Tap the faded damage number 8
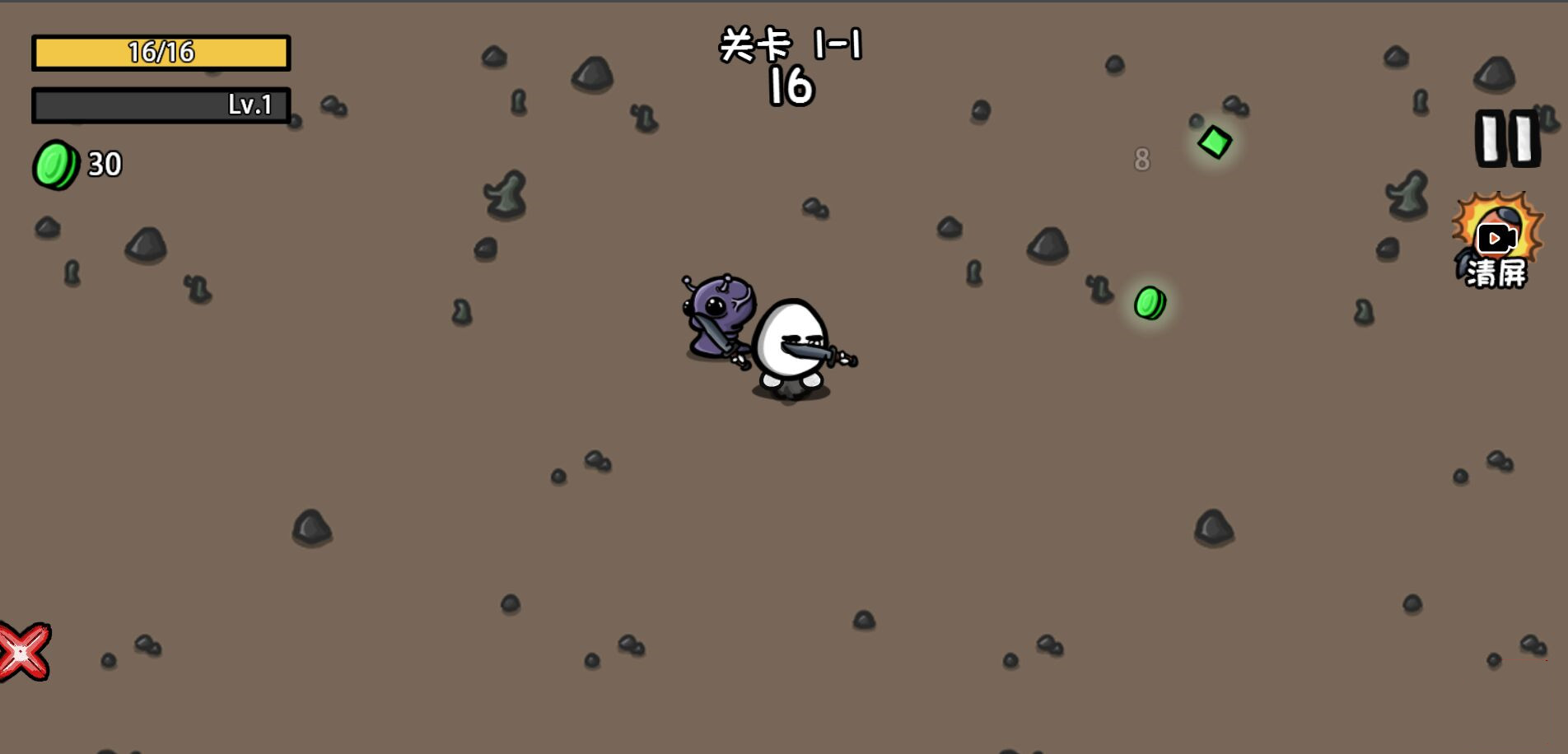1568x754 pixels. (1141, 160)
